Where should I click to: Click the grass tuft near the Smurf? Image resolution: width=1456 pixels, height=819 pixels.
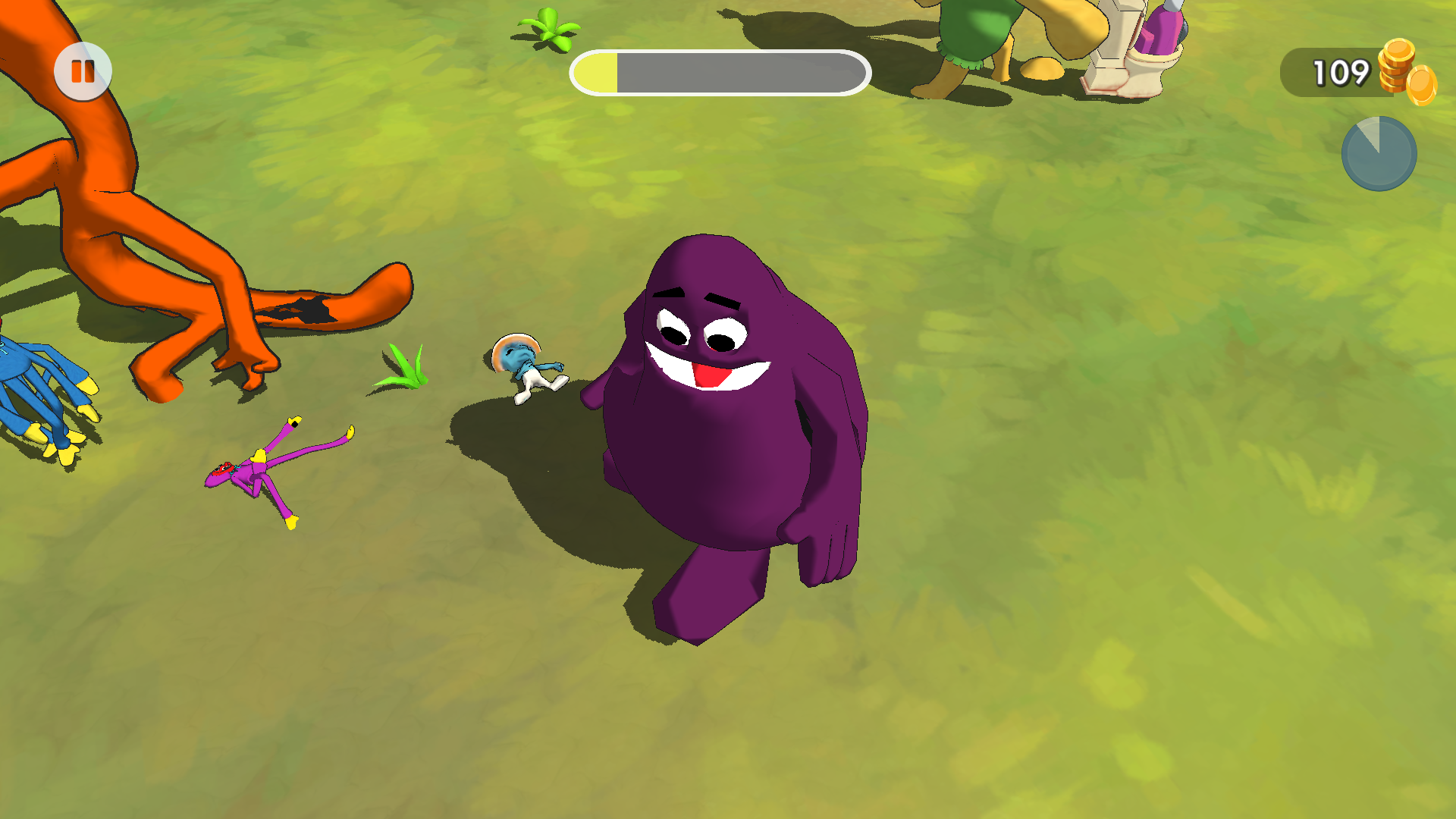[x=406, y=368]
